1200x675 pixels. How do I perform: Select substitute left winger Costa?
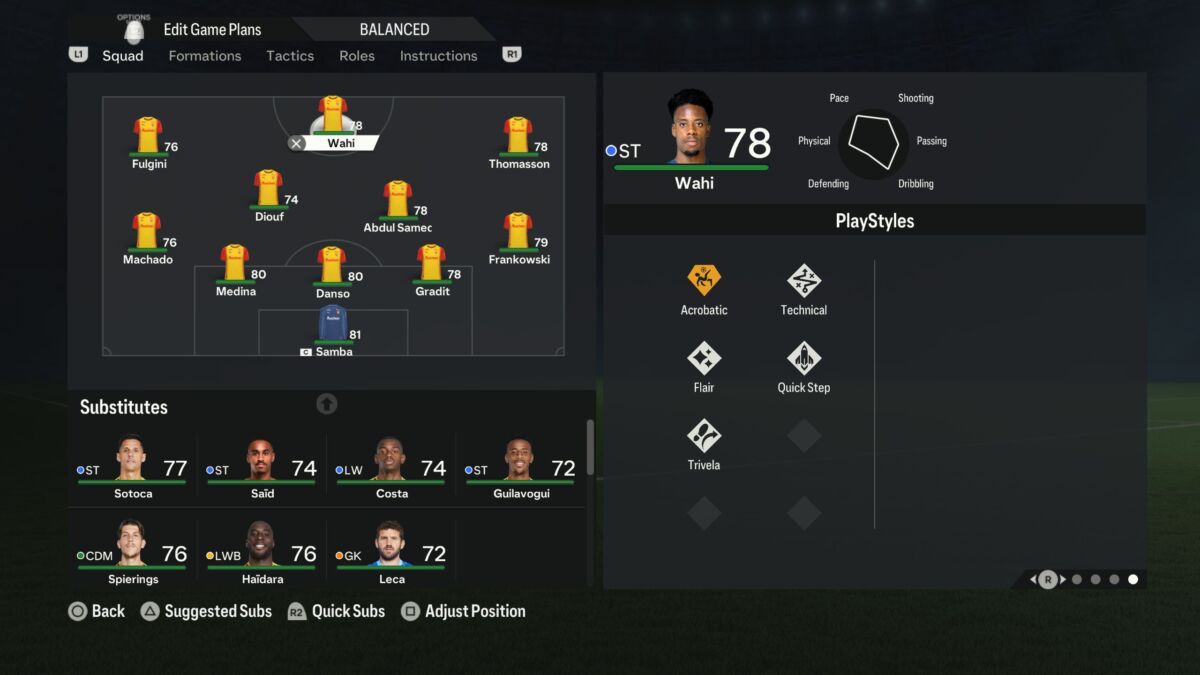(391, 466)
